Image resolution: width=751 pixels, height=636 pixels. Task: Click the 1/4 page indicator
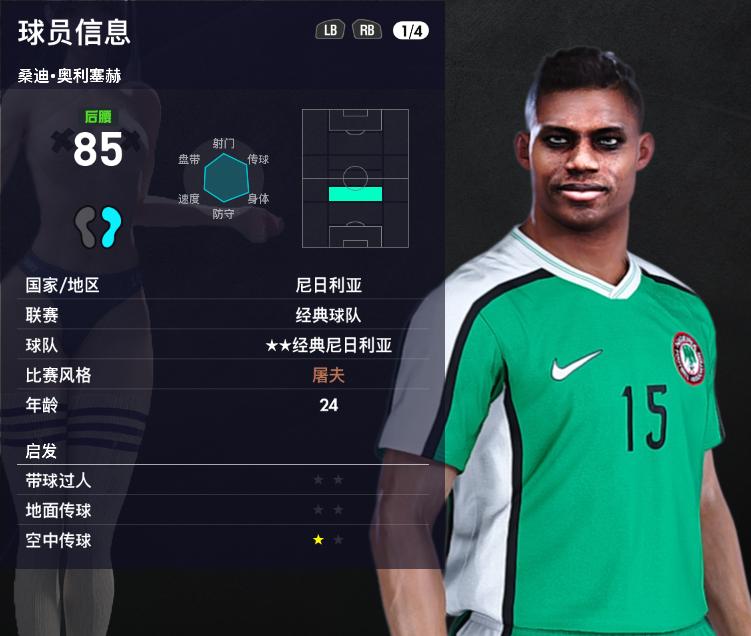point(410,30)
